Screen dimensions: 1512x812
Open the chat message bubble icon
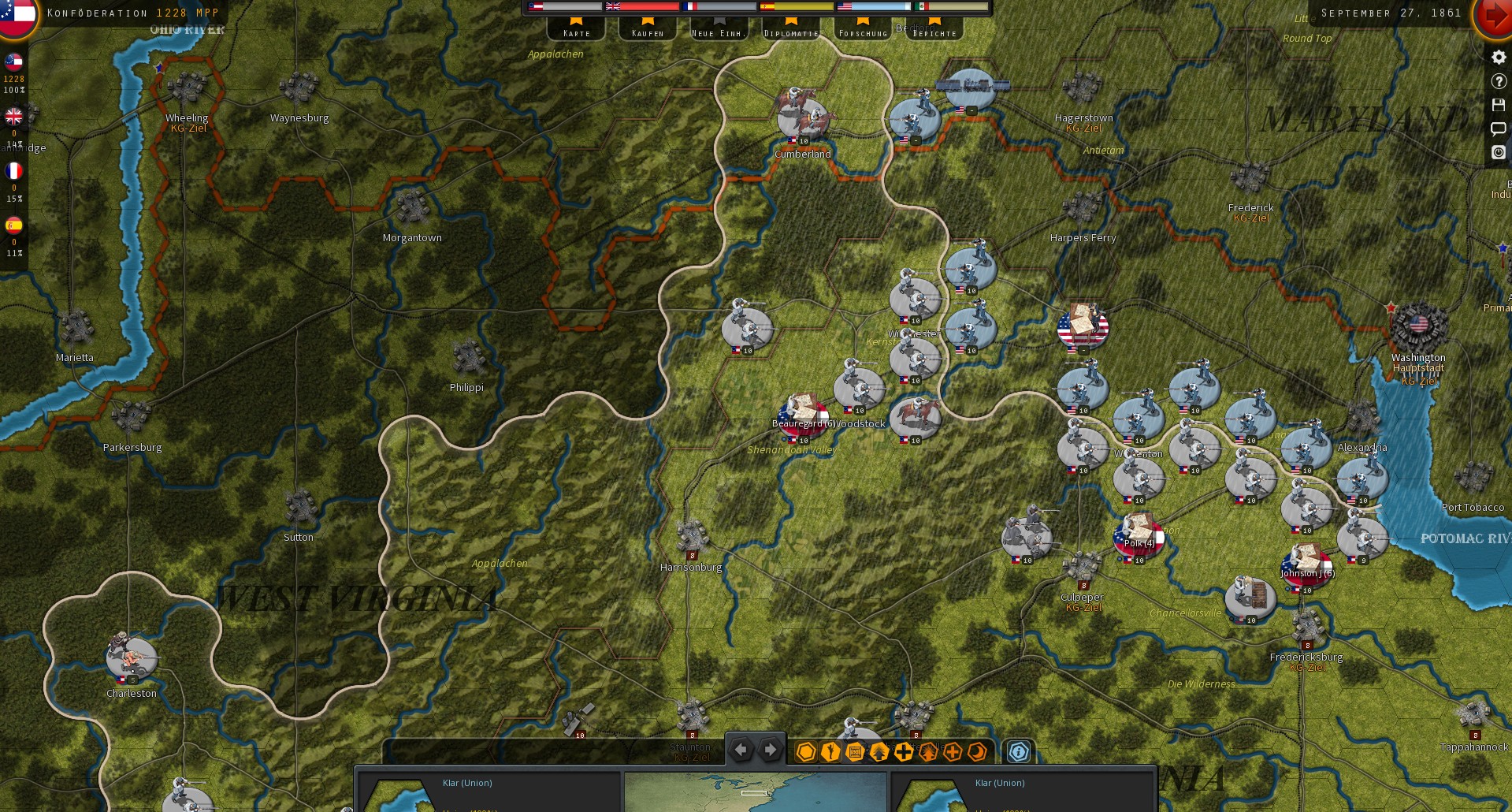pyautogui.click(x=1498, y=129)
